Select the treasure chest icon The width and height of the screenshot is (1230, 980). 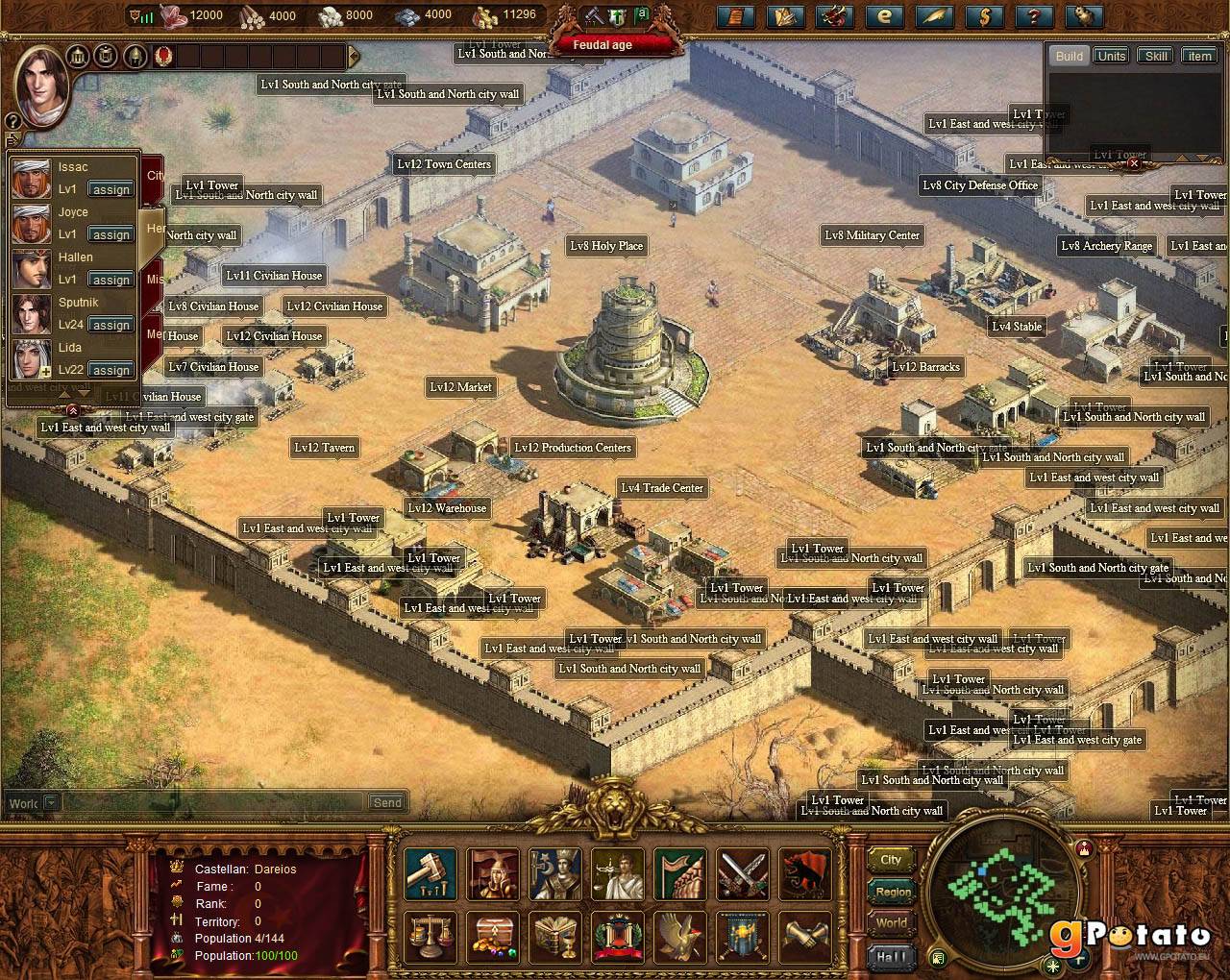point(493,937)
